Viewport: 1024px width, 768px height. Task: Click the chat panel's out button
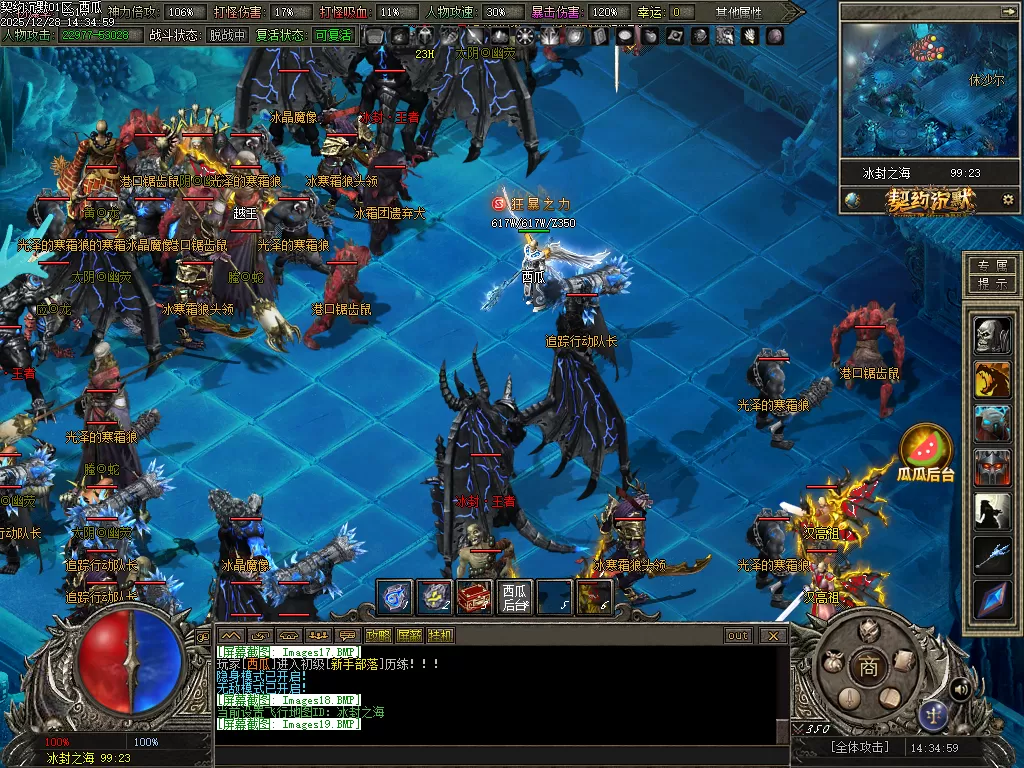coord(738,635)
